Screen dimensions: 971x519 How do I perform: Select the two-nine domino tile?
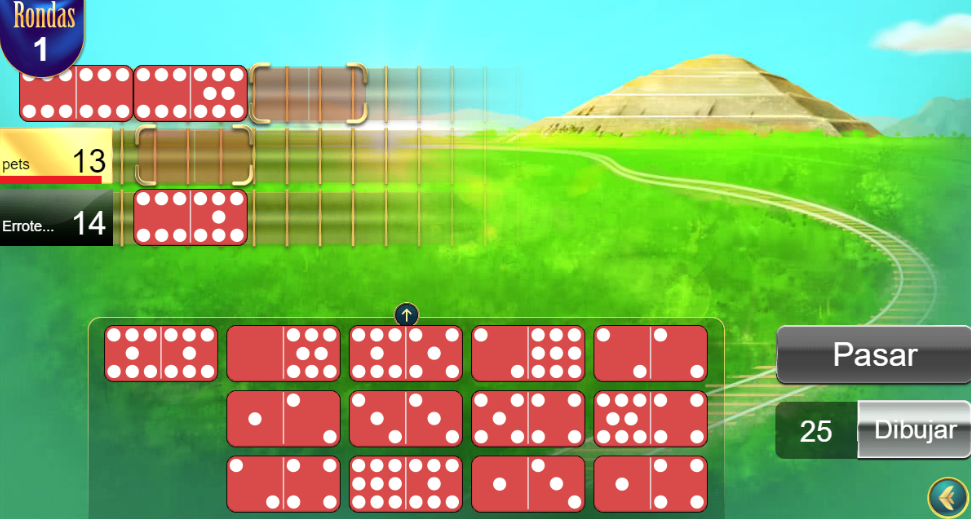click(x=528, y=354)
